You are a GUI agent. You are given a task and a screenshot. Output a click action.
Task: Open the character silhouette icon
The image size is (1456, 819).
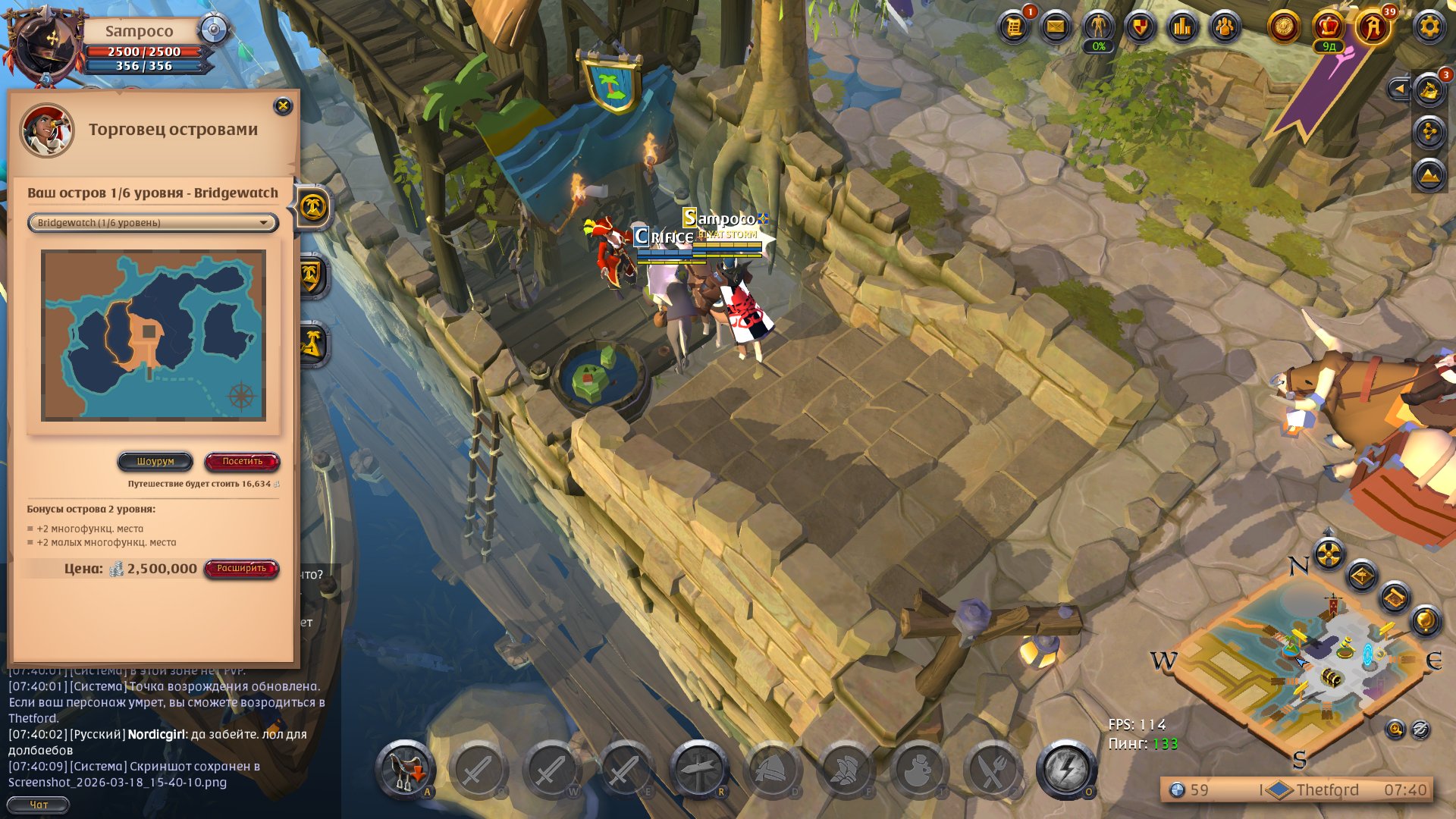(x=1097, y=27)
